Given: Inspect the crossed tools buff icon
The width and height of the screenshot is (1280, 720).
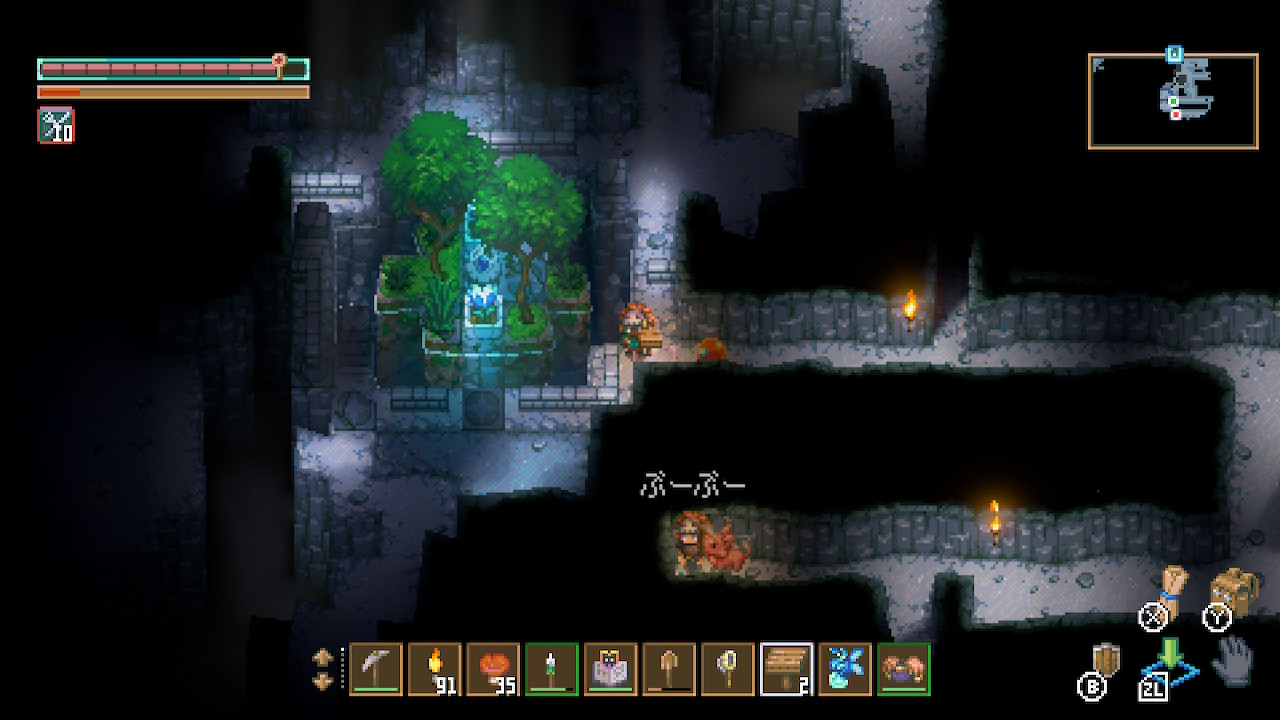Looking at the screenshot, I should tap(56, 125).
